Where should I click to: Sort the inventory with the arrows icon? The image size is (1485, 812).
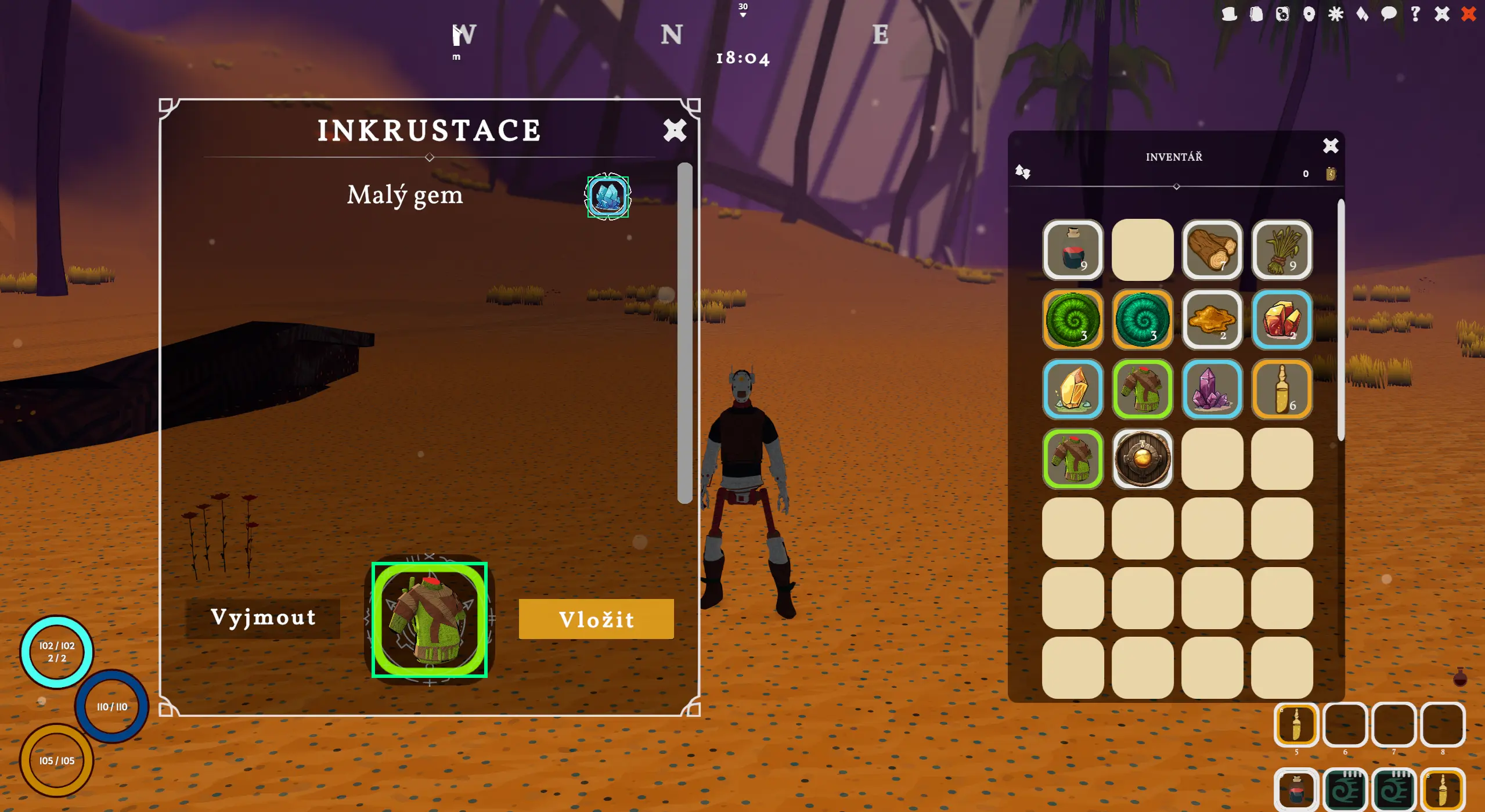pyautogui.click(x=1022, y=172)
